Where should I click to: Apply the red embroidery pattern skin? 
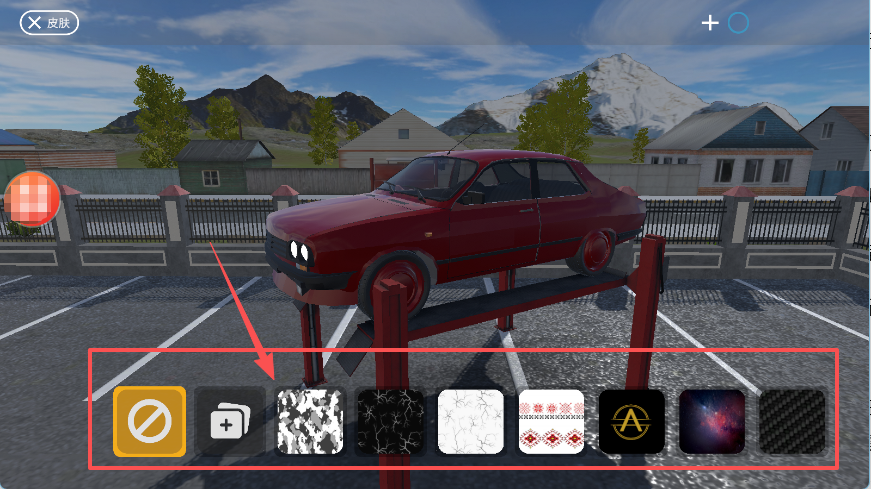pos(552,422)
